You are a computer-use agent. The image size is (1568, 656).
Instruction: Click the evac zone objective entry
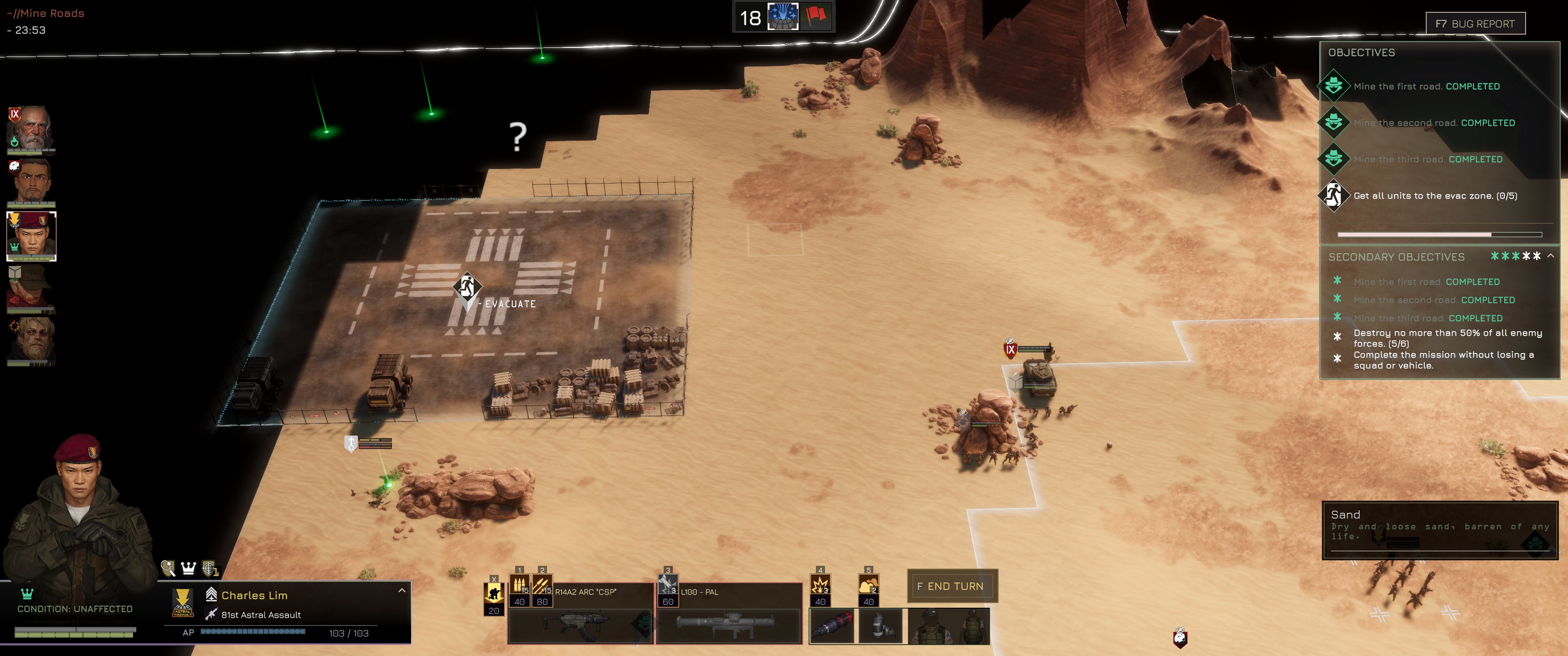[x=1434, y=196]
